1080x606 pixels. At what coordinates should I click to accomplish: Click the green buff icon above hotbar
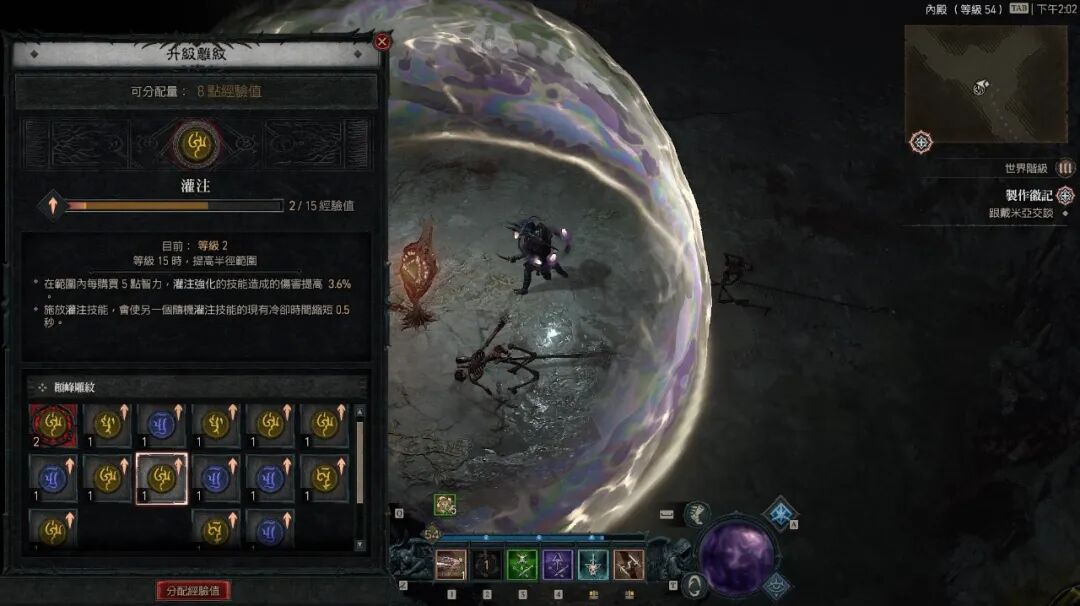445,505
